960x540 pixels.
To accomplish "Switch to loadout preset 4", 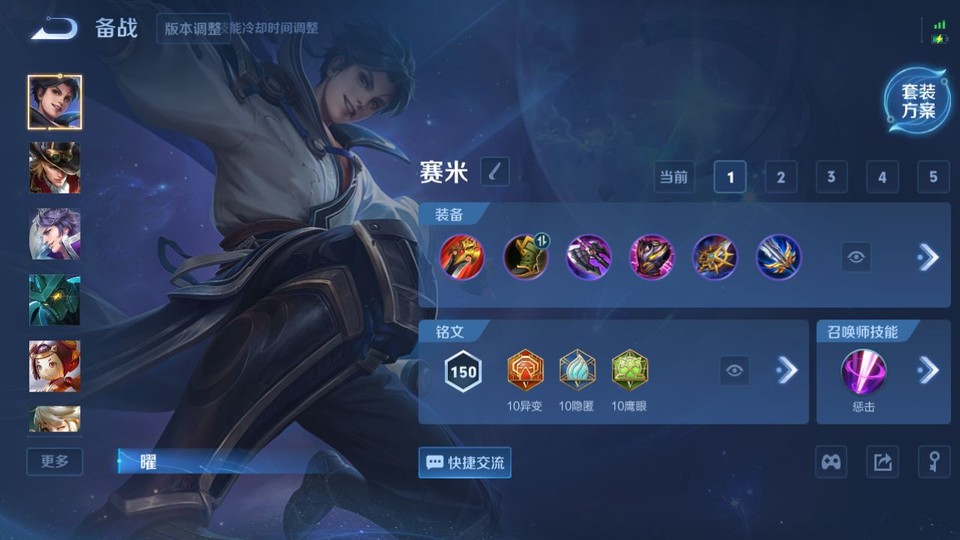I will [882, 177].
